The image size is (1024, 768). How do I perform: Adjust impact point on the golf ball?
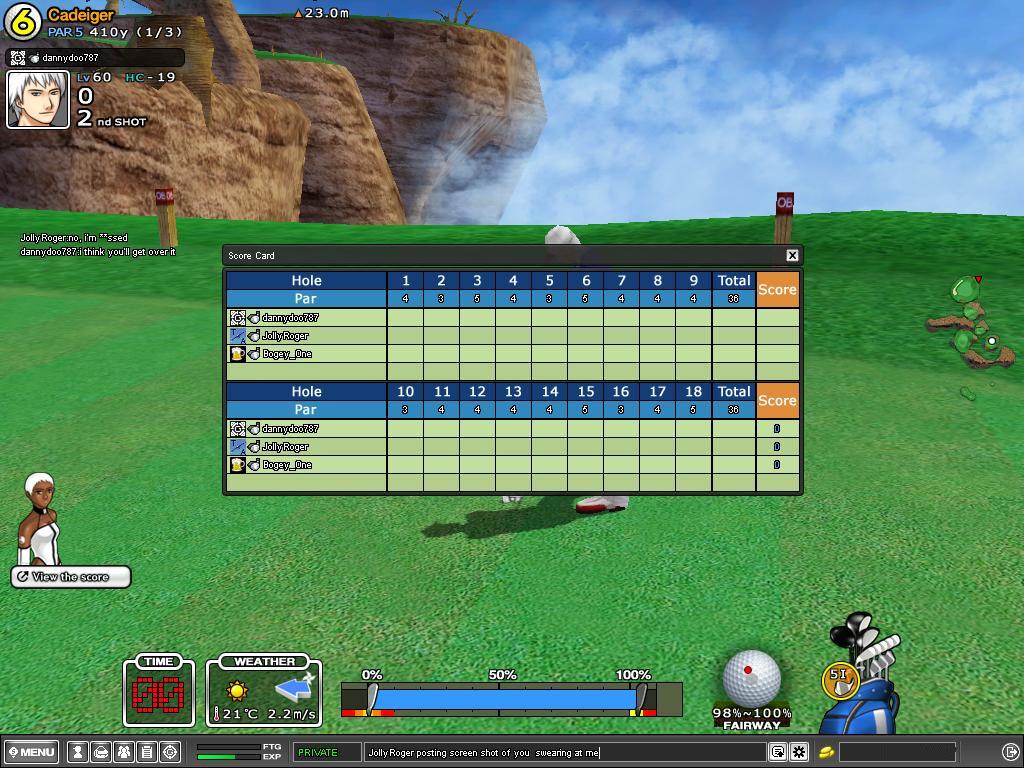[751, 677]
